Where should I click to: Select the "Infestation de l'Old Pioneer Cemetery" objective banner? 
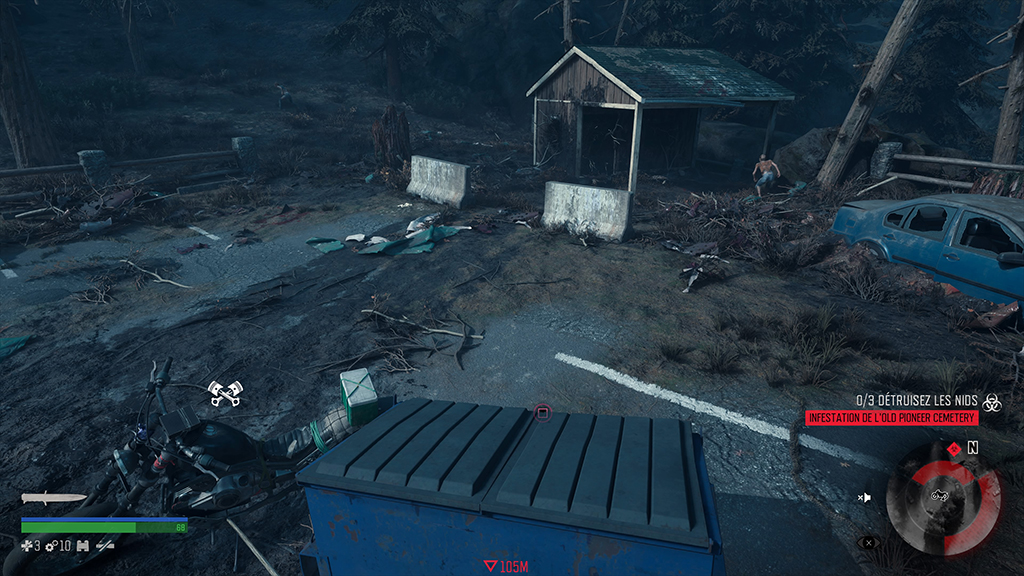892,417
